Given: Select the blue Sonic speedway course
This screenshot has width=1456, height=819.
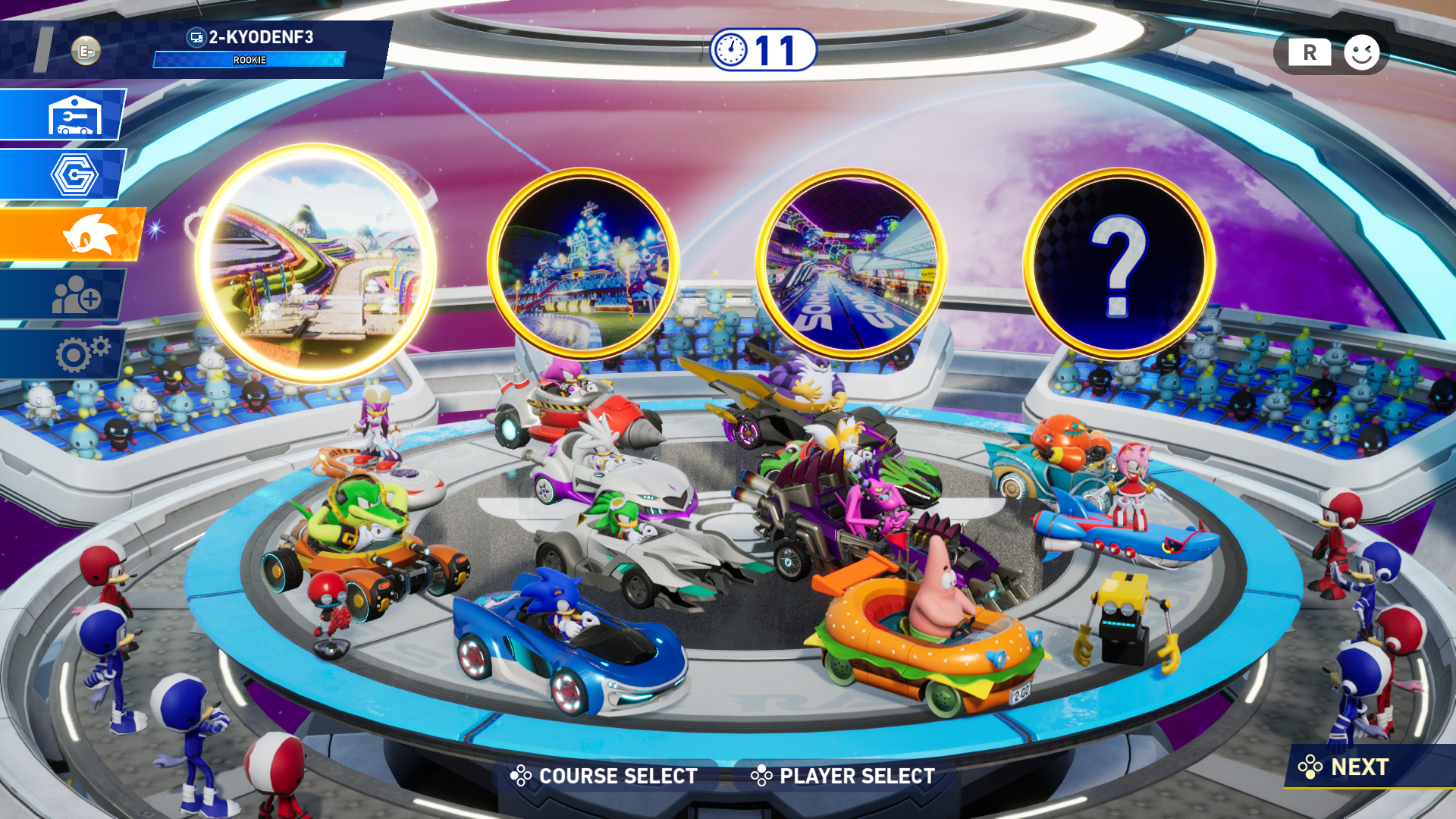Looking at the screenshot, I should click(x=851, y=263).
